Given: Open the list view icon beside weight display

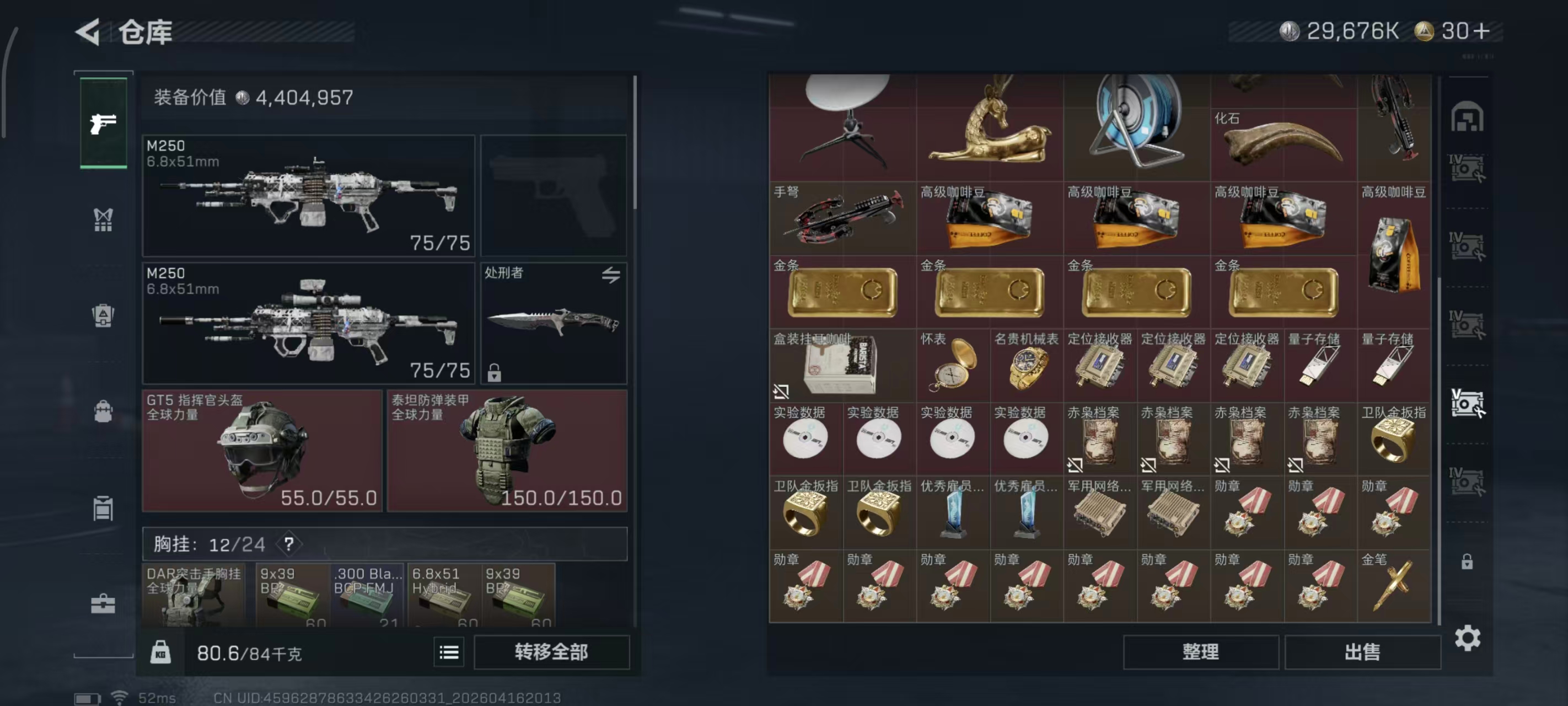Looking at the screenshot, I should (x=449, y=652).
